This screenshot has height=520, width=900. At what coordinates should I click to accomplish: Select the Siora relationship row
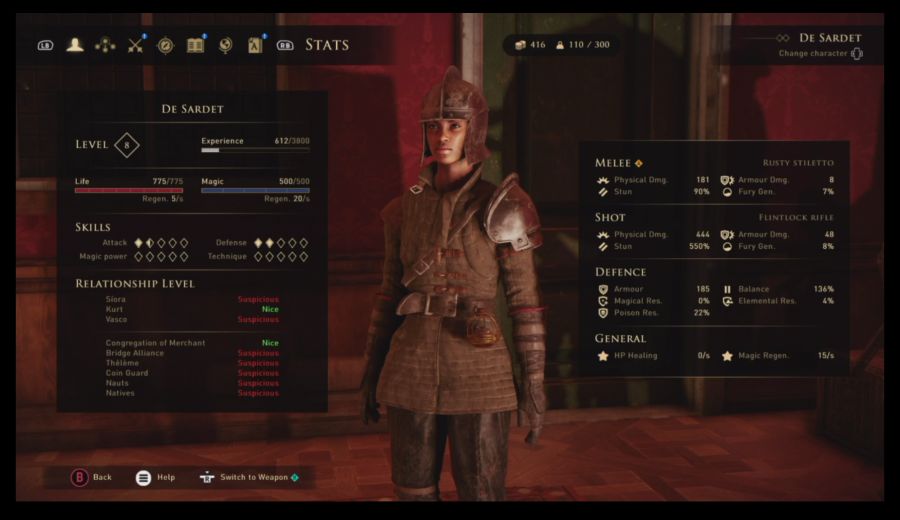(190, 299)
